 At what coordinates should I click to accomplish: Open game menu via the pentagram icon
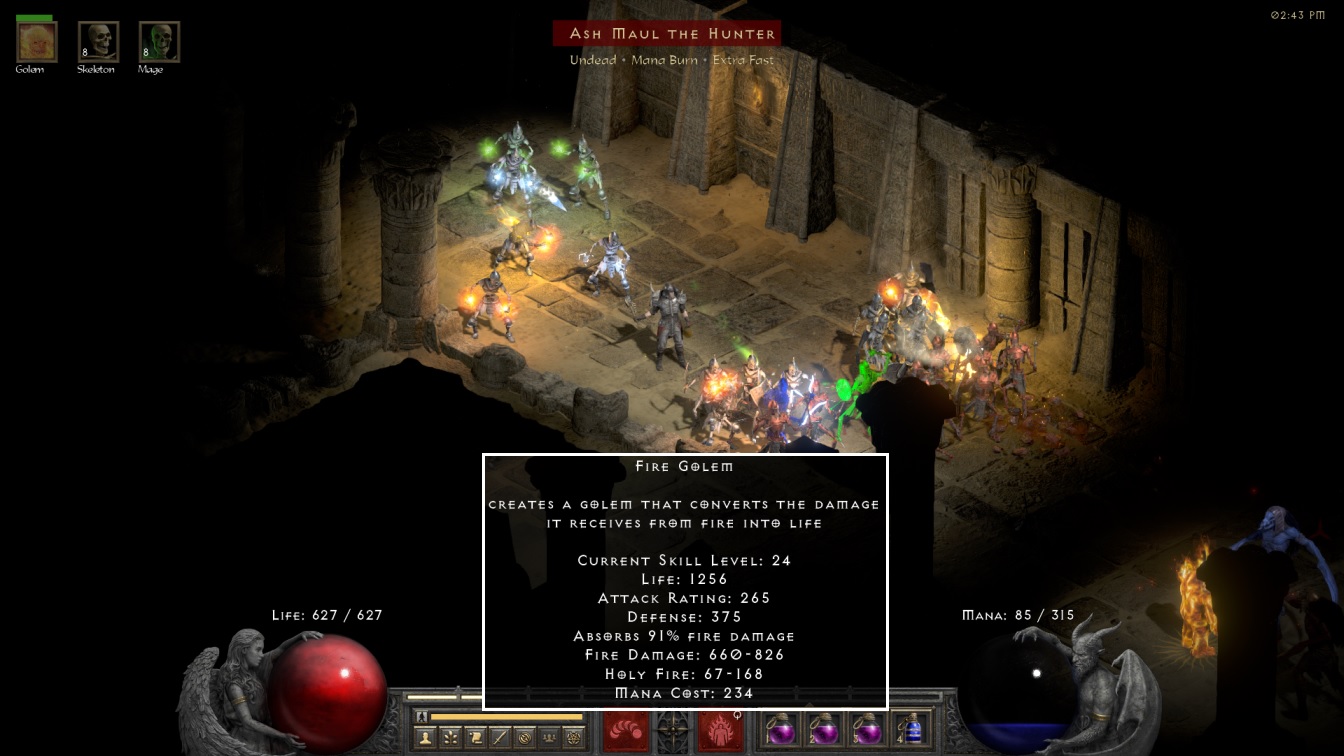point(574,738)
